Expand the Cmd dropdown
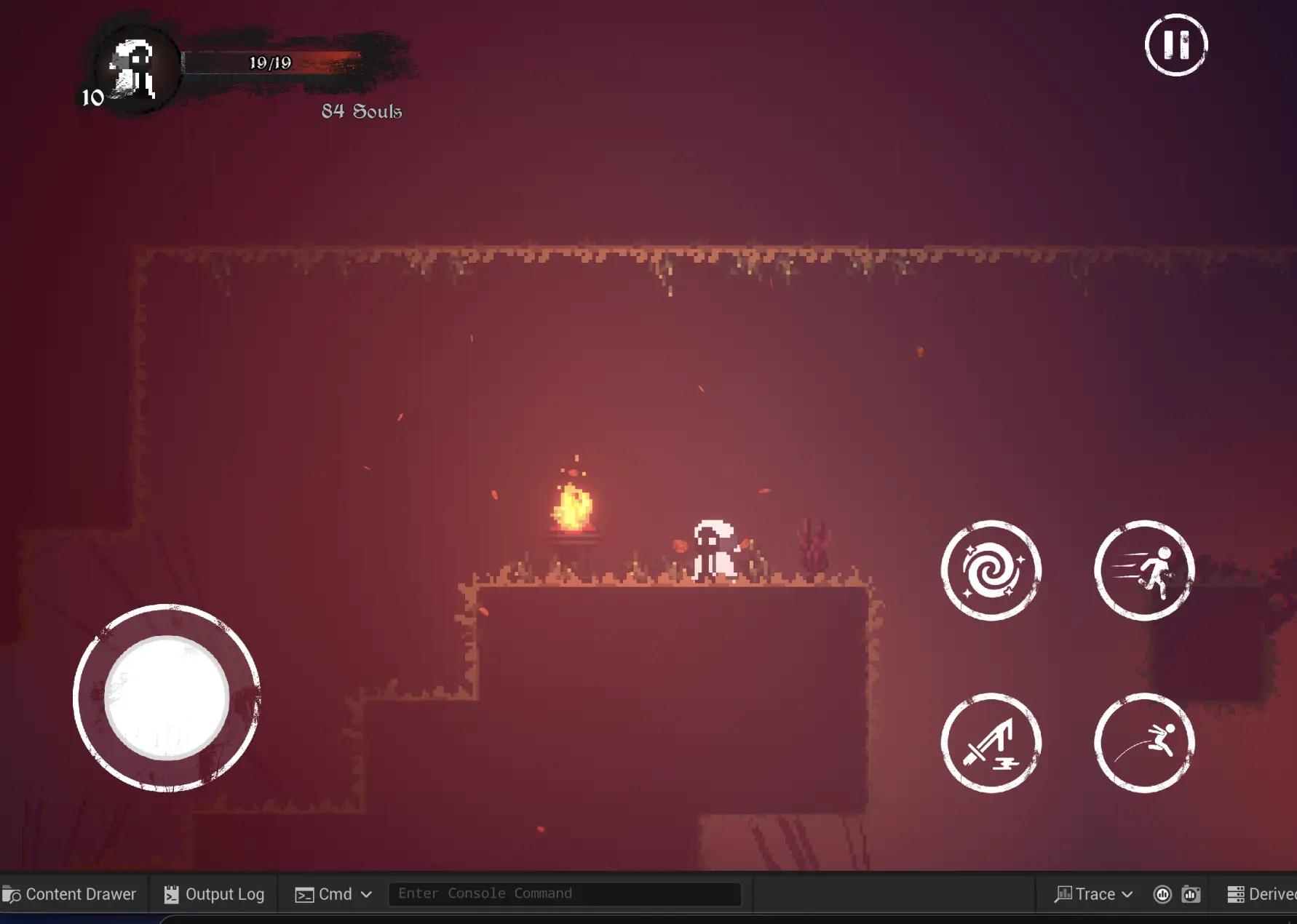The height and width of the screenshot is (924, 1297). [334, 894]
